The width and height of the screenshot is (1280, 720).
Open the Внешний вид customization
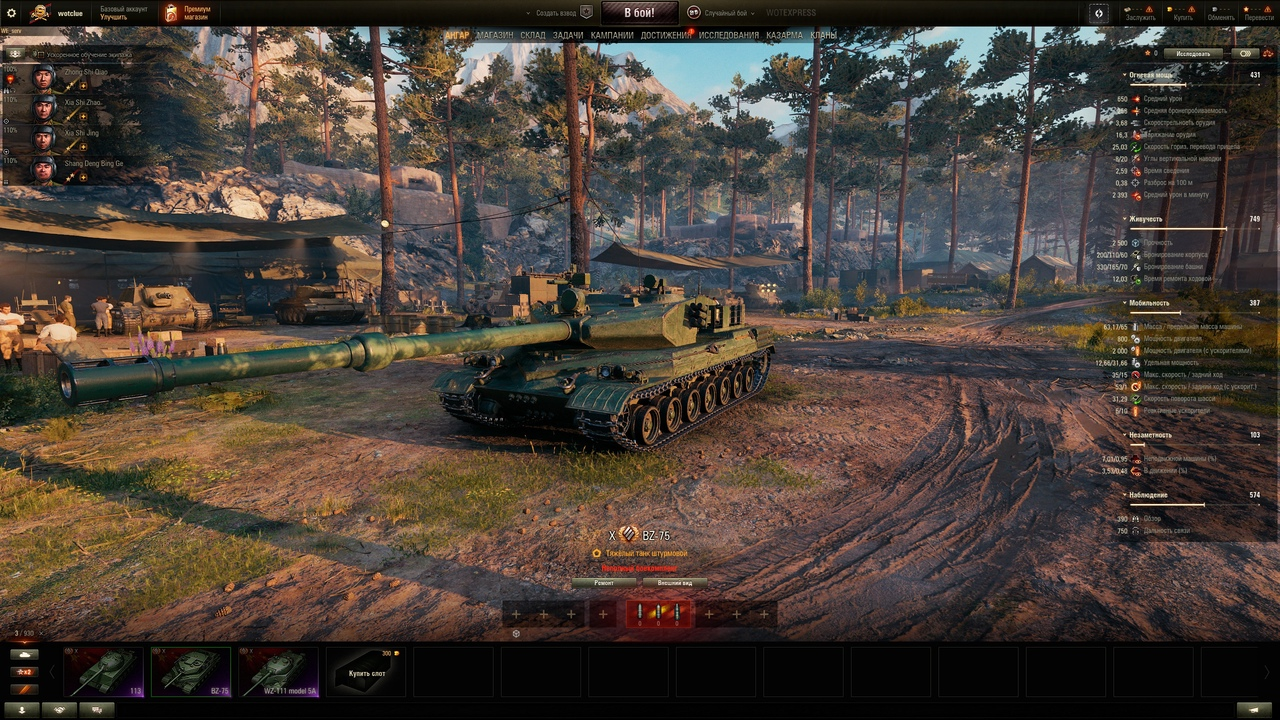(674, 582)
